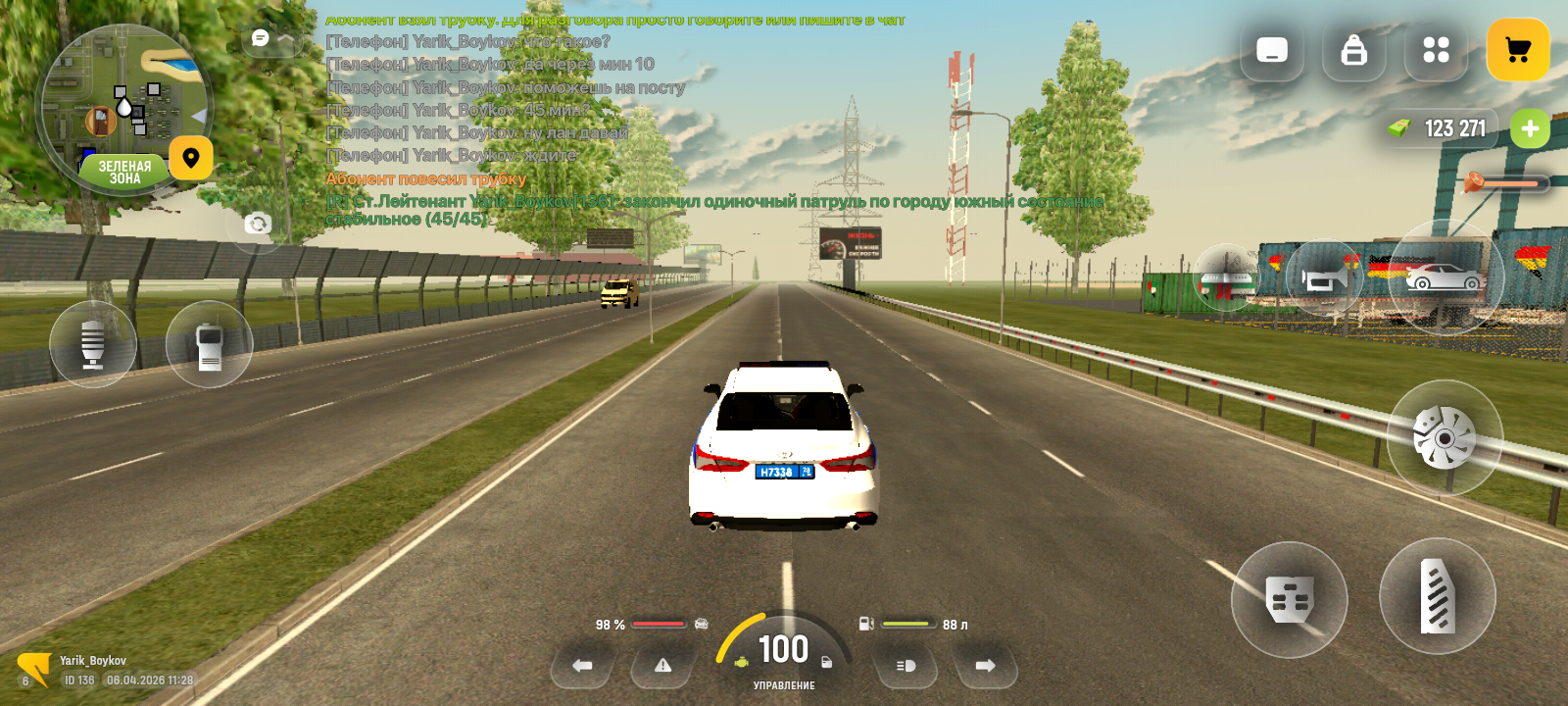The width and height of the screenshot is (1568, 706).
Task: Step on the gas pedal
Action: point(1437,595)
